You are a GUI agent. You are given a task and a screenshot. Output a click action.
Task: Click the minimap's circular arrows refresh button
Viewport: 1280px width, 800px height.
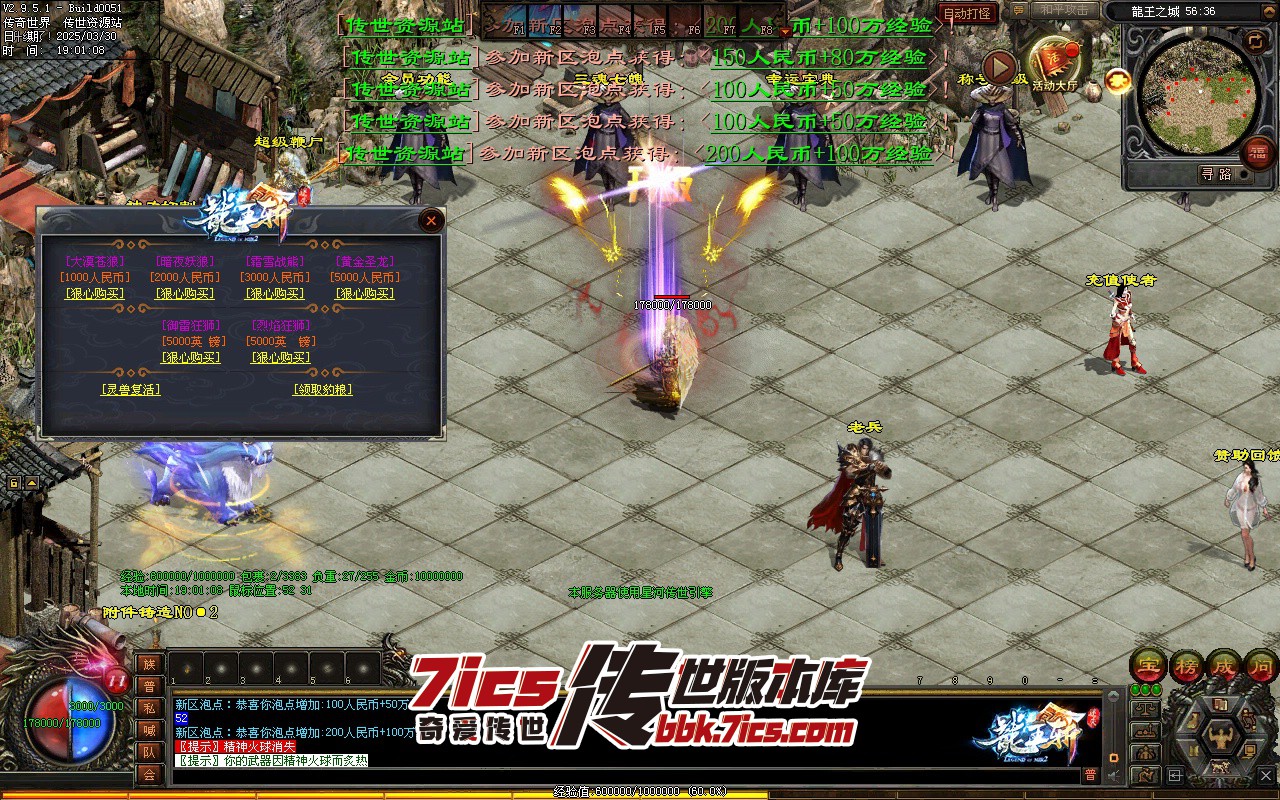[1254, 40]
